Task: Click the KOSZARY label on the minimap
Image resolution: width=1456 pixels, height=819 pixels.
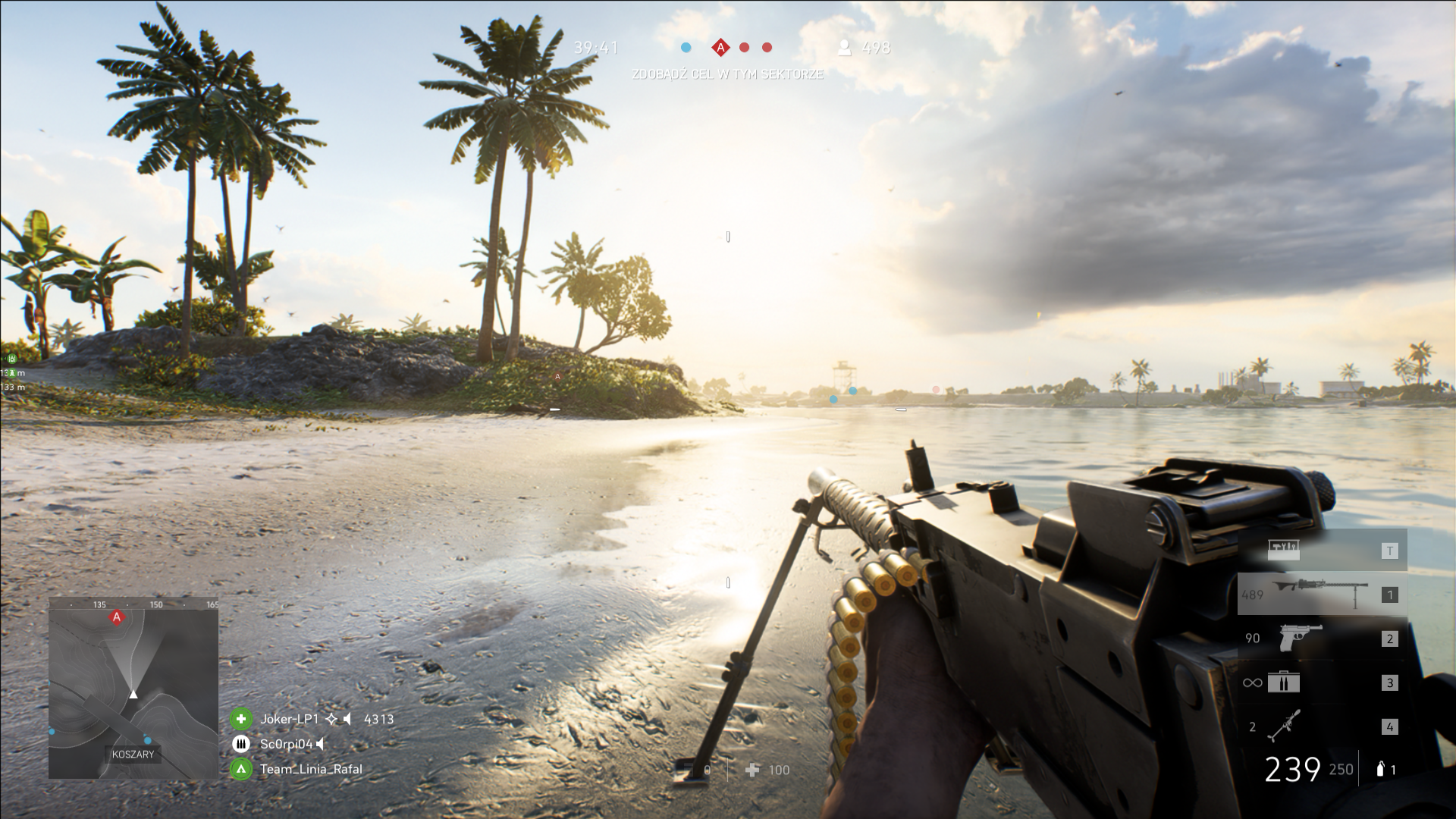Action: click(x=133, y=754)
